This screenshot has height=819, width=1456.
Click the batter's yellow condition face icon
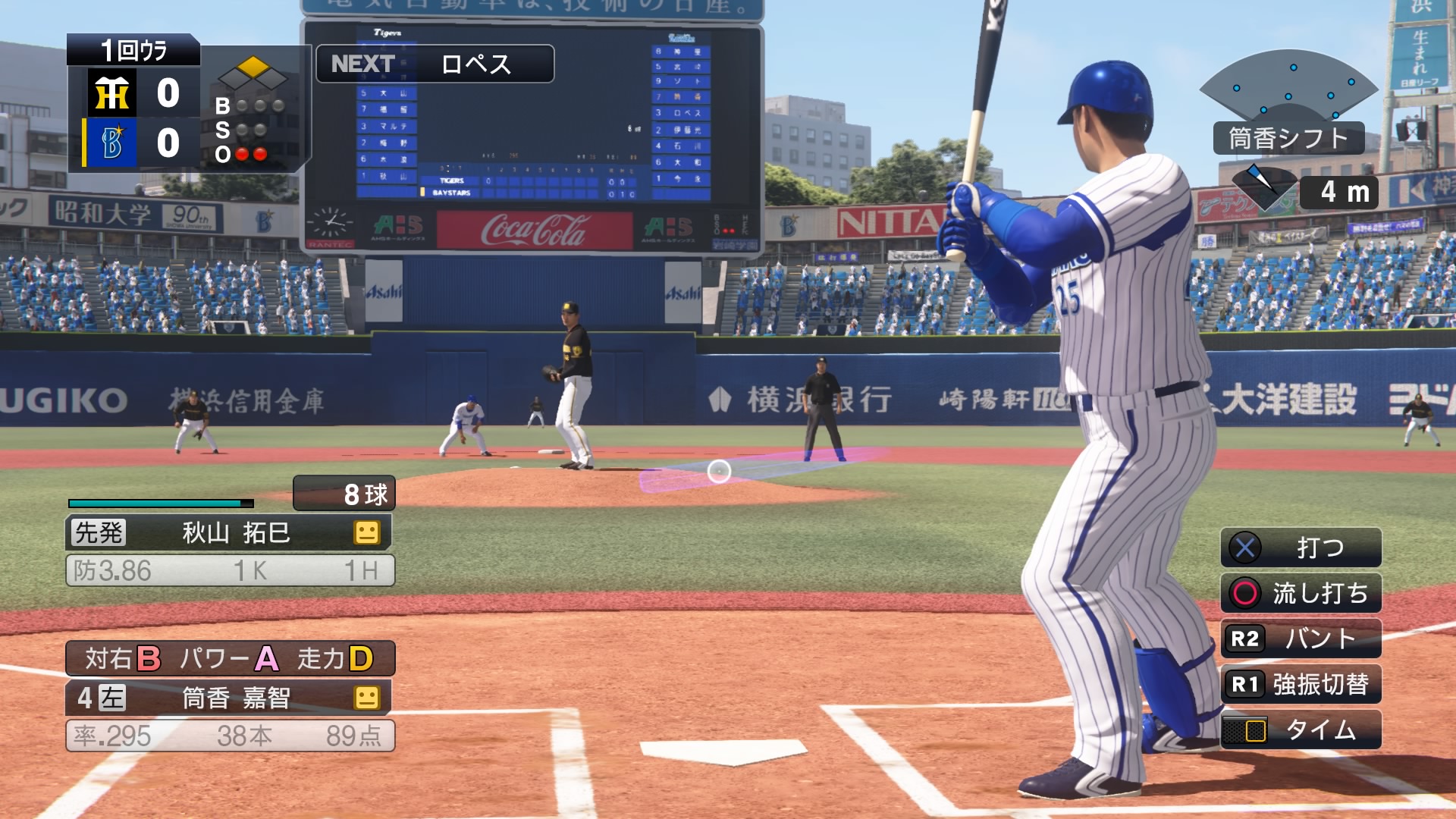[x=367, y=698]
